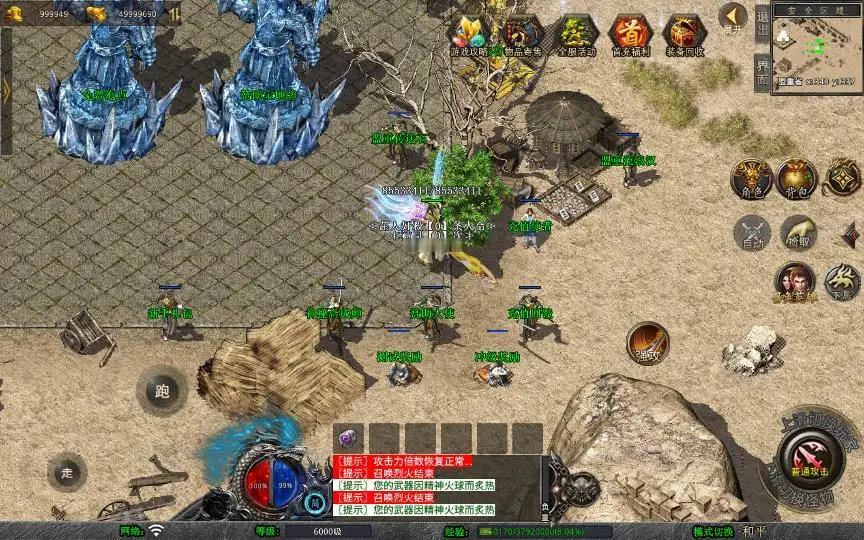Viewport: 864px width, 540px height.
Task: Select the purple item in the hotbar
Action: pos(349,438)
